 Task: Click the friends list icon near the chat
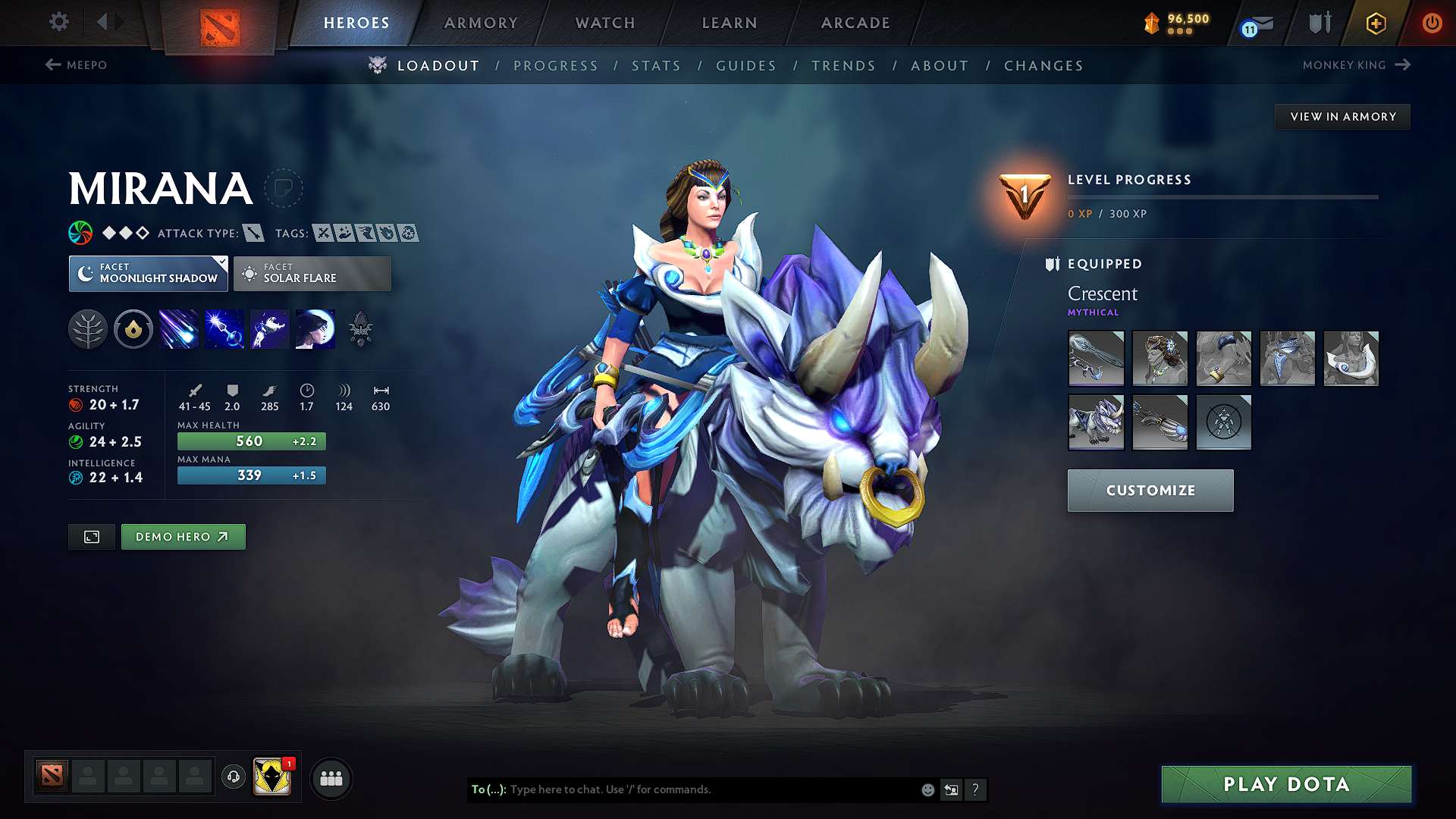(330, 778)
